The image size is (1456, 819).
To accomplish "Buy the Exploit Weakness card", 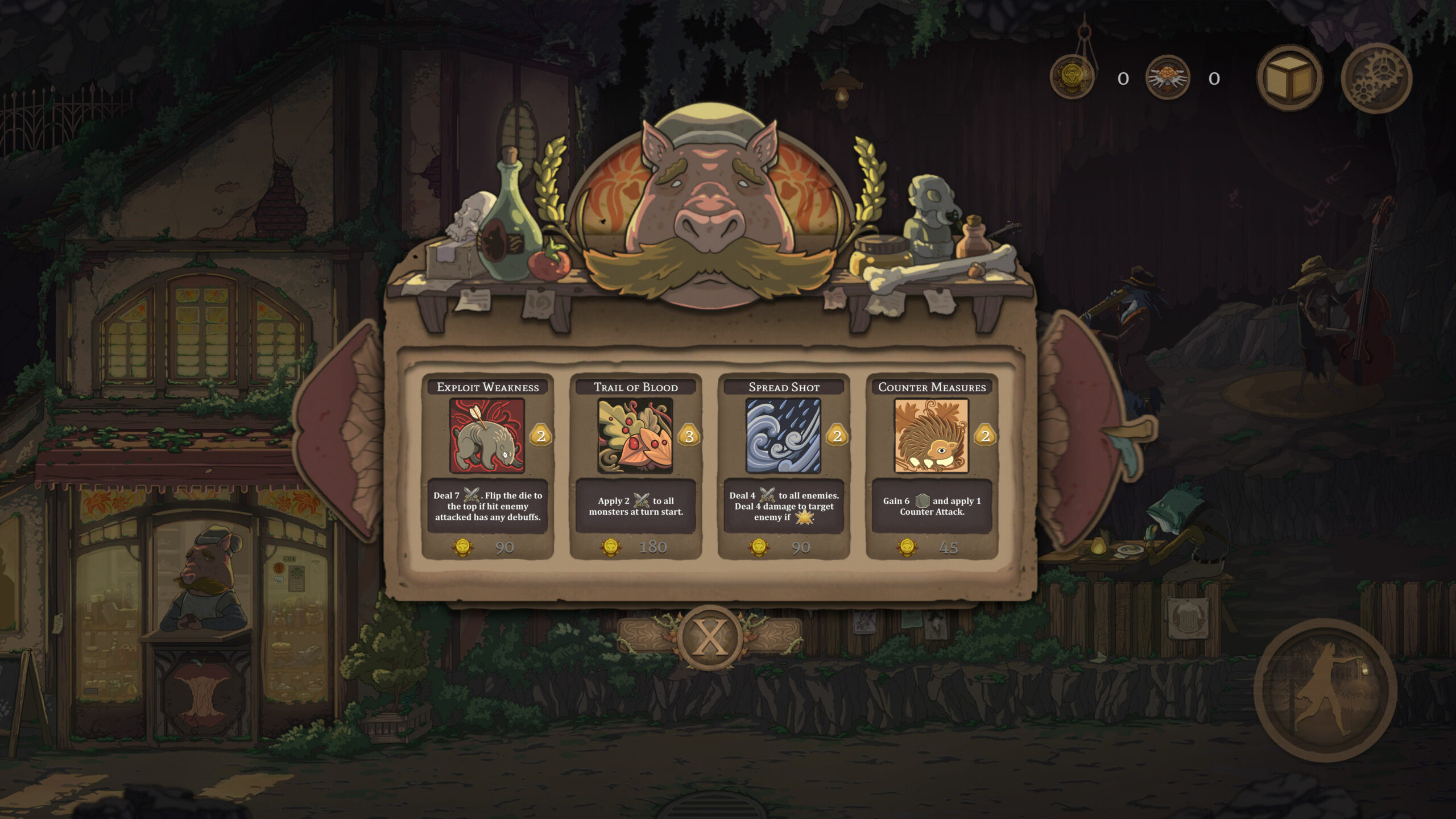I will (x=487, y=465).
